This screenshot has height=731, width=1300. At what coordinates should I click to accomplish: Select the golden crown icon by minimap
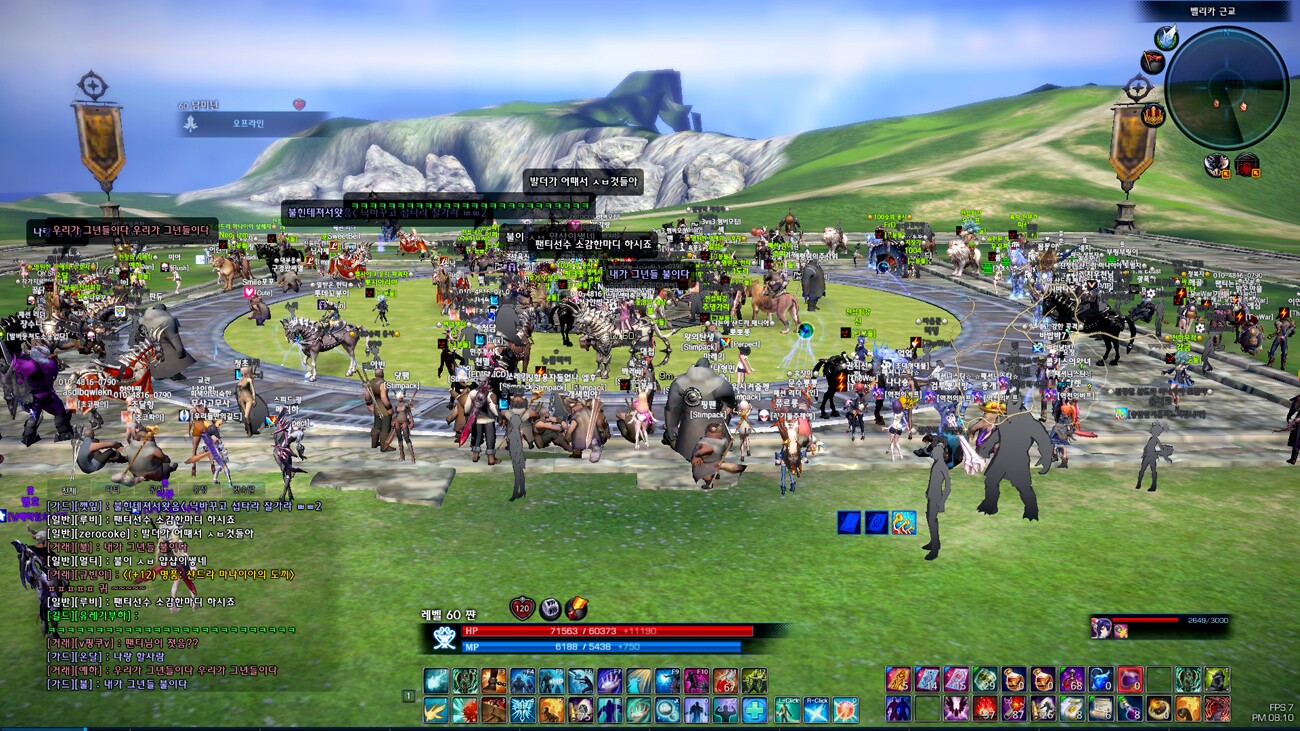[1153, 113]
